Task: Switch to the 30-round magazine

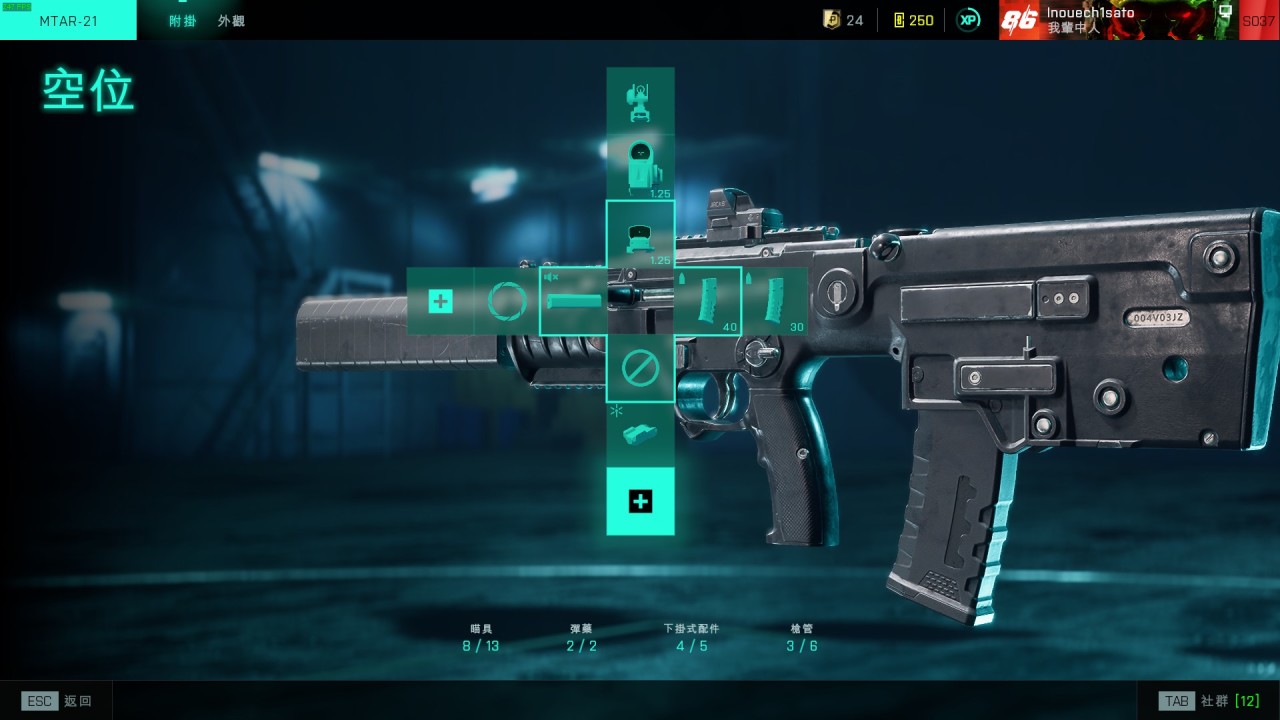Action: pos(774,301)
